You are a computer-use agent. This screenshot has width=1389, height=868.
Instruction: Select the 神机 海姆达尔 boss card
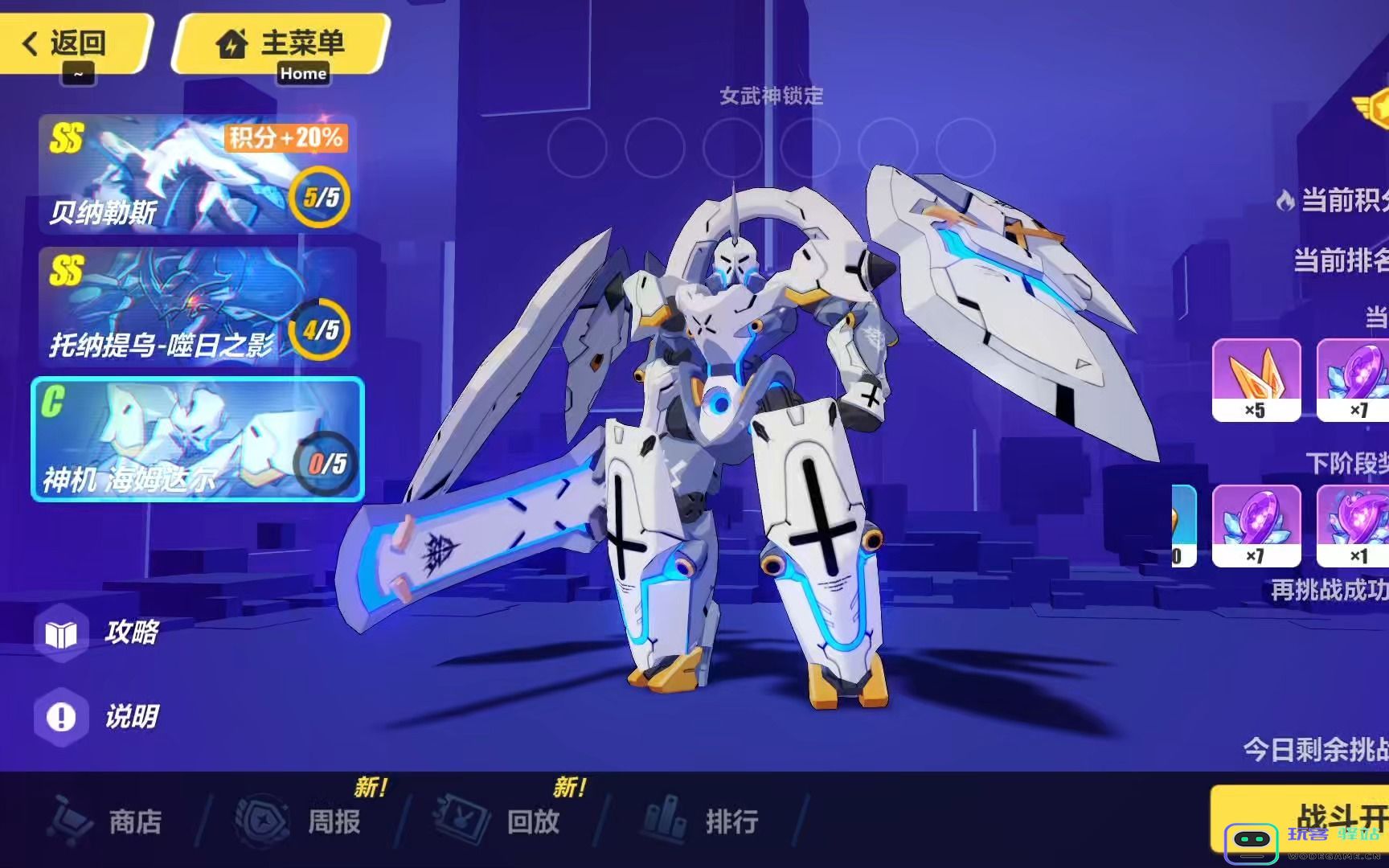pyautogui.click(x=197, y=439)
